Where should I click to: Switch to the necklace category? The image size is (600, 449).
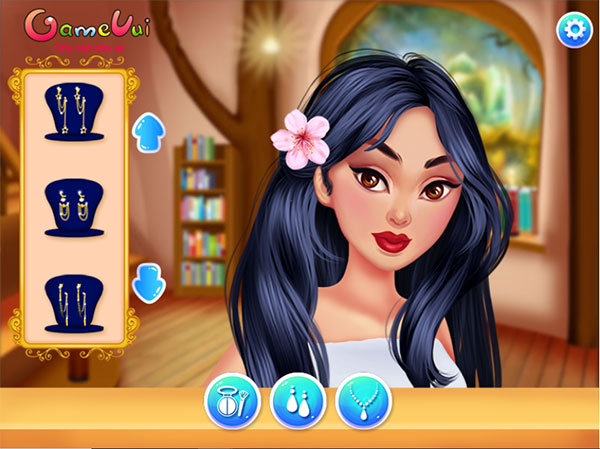click(364, 403)
